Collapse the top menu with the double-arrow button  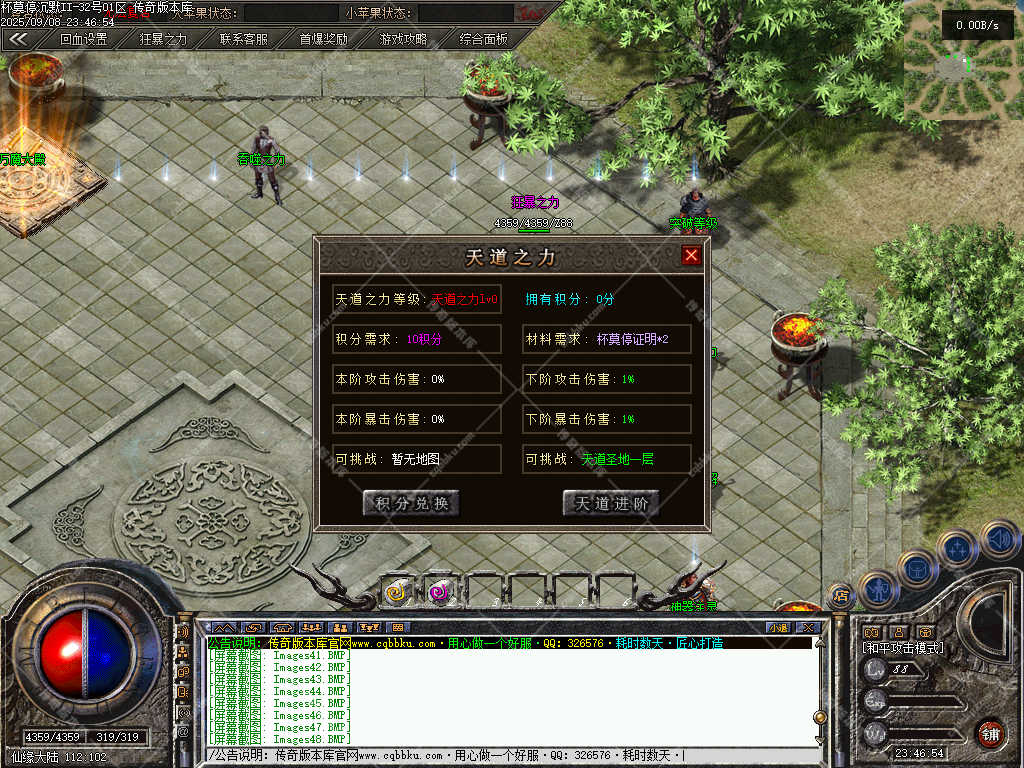click(18, 40)
